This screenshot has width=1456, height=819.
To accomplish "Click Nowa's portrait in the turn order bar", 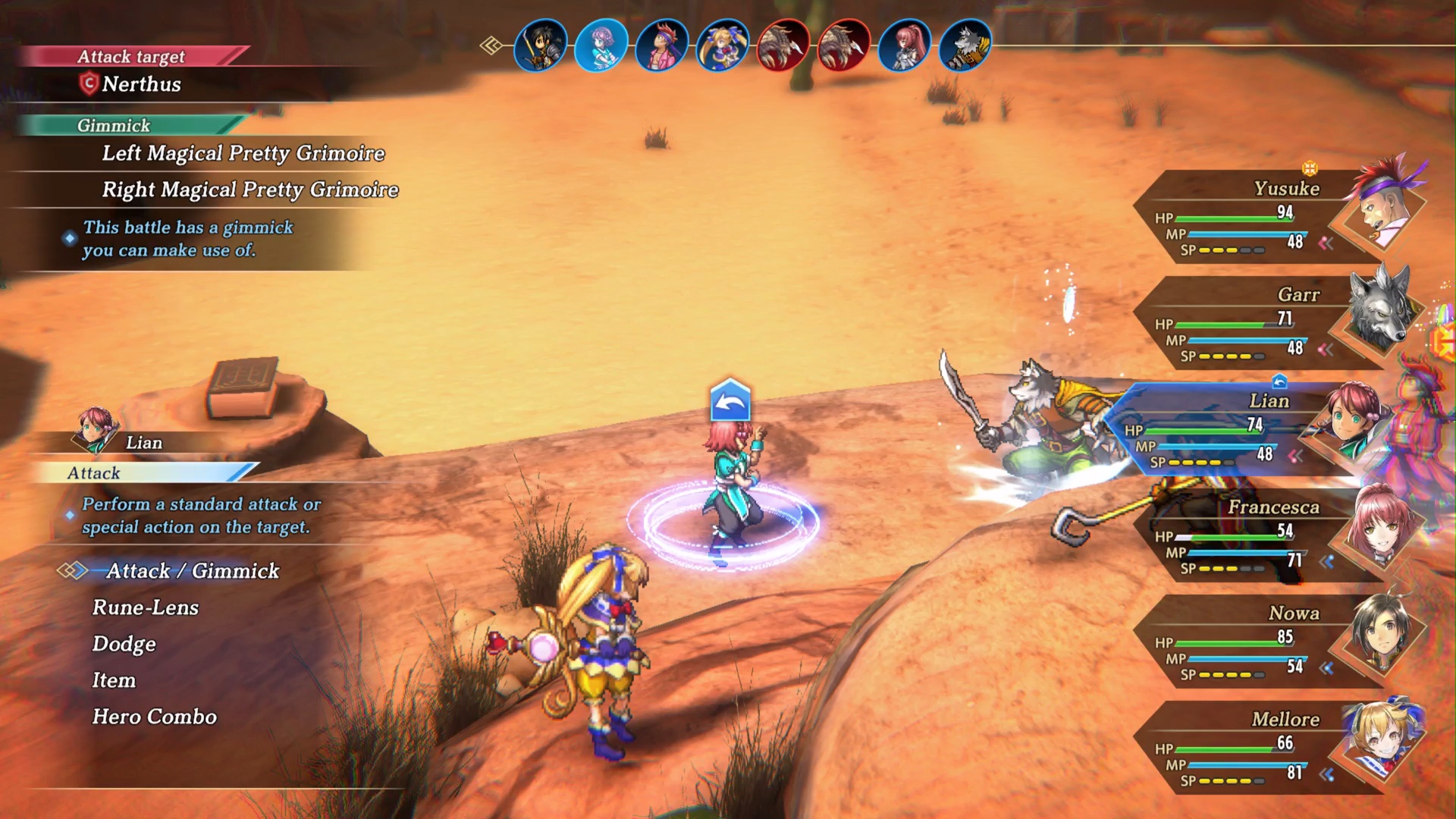I will pyautogui.click(x=541, y=45).
